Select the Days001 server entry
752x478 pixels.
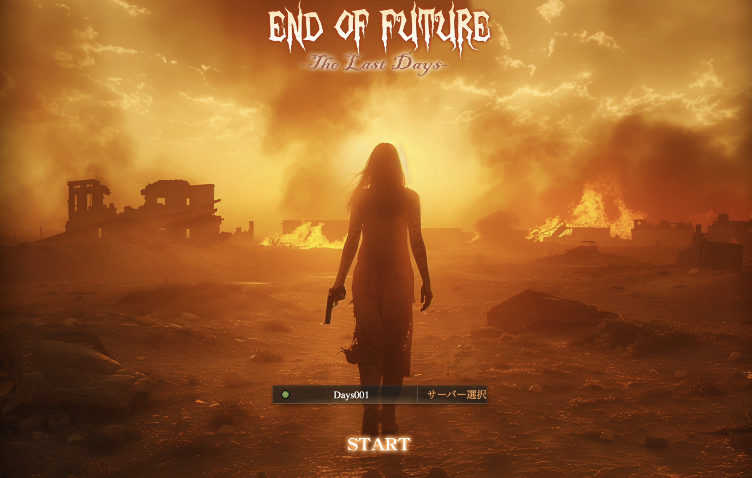pos(350,395)
